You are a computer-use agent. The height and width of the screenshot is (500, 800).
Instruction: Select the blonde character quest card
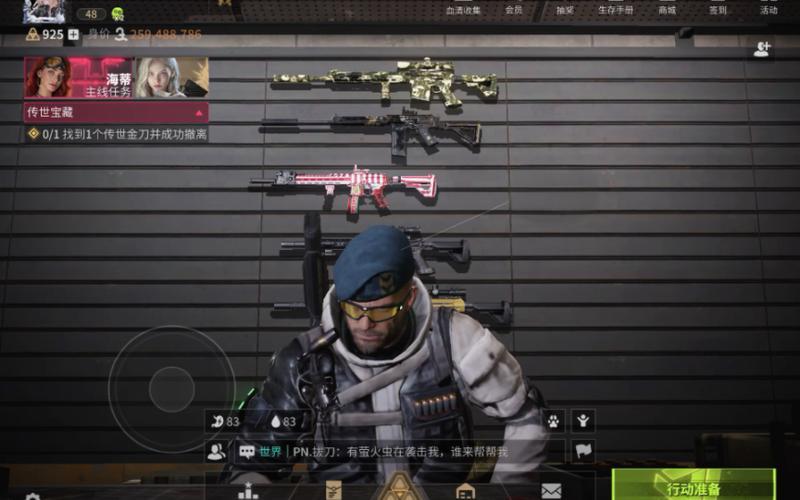(x=171, y=77)
